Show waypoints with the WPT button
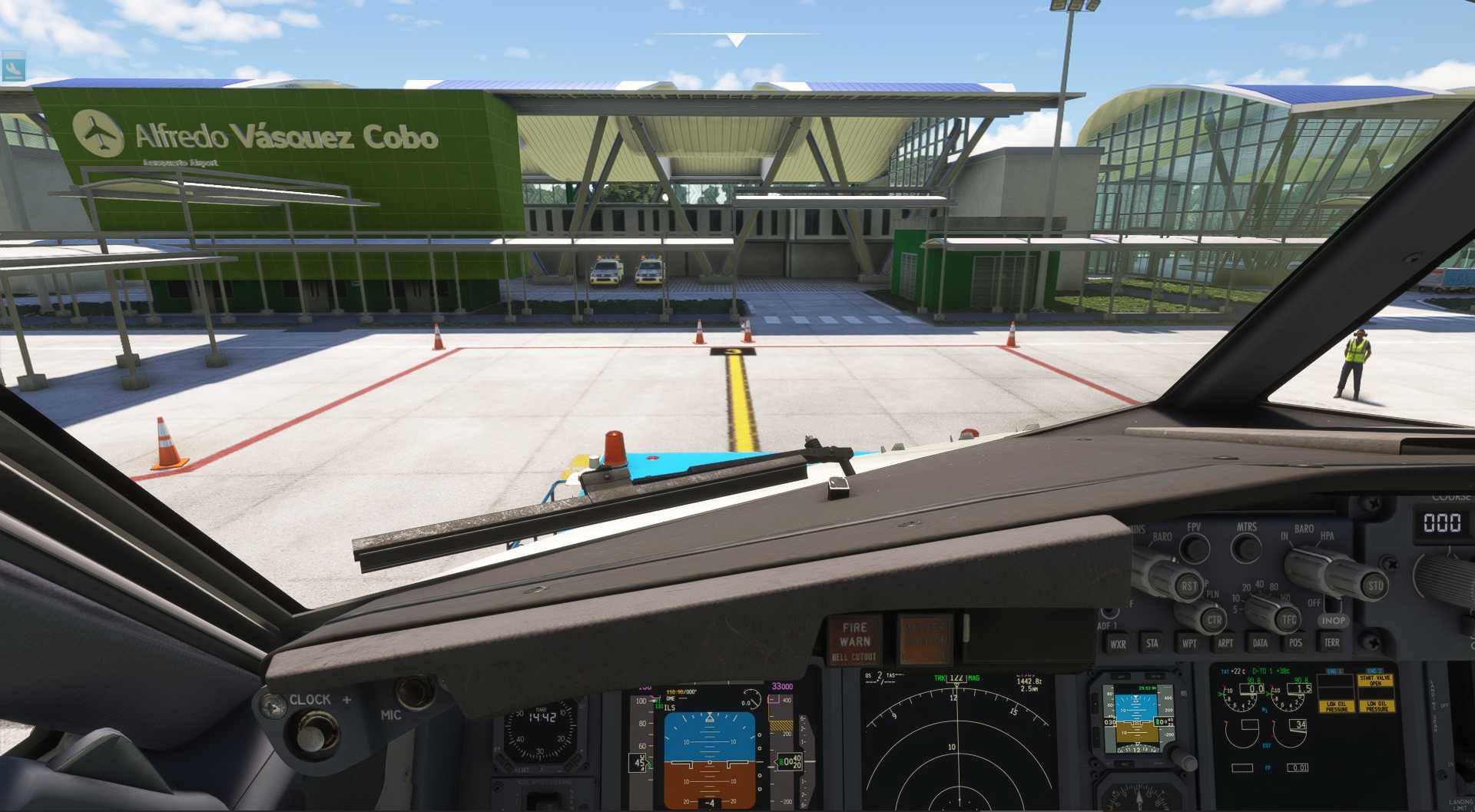 1190,642
